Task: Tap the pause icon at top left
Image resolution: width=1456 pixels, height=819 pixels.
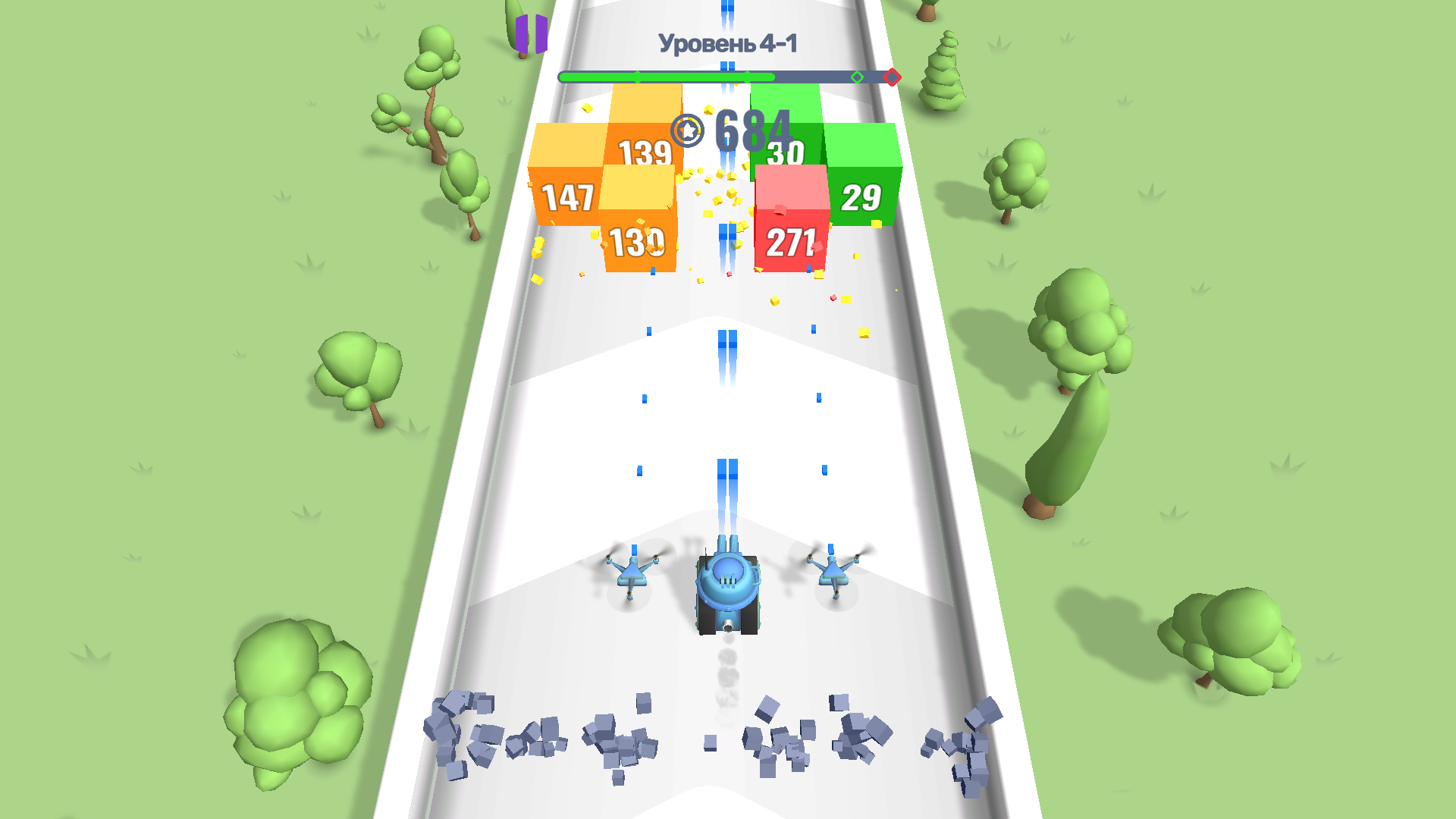Action: point(530,34)
